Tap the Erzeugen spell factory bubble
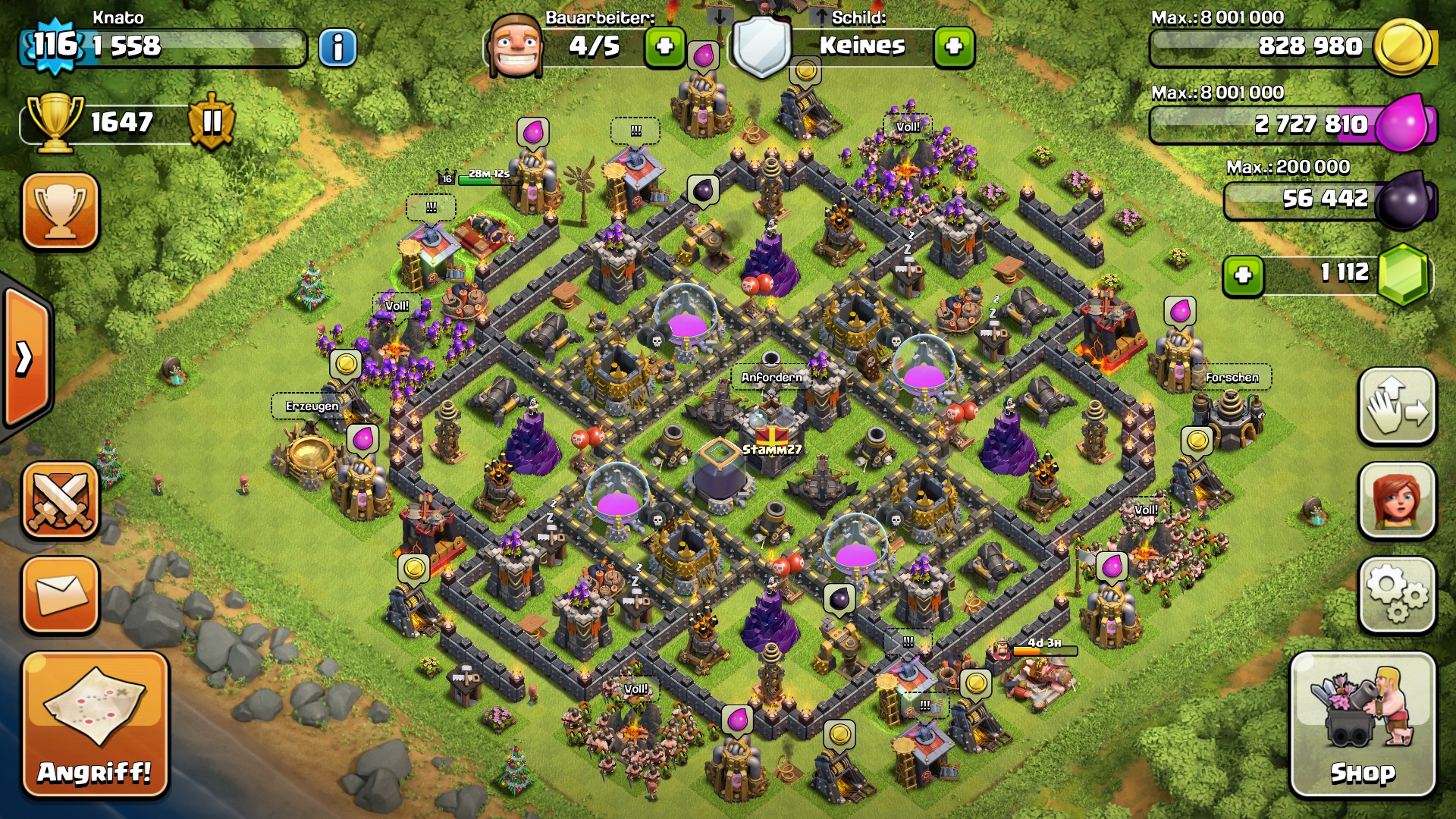This screenshot has height=819, width=1456. (312, 406)
